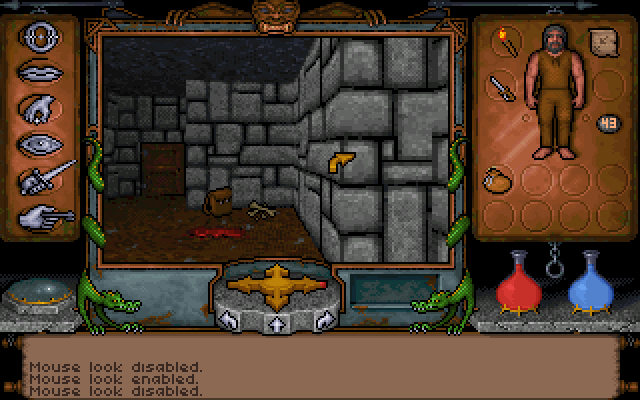Click the turn left arrow button
This screenshot has height=400, width=640.
227,320
